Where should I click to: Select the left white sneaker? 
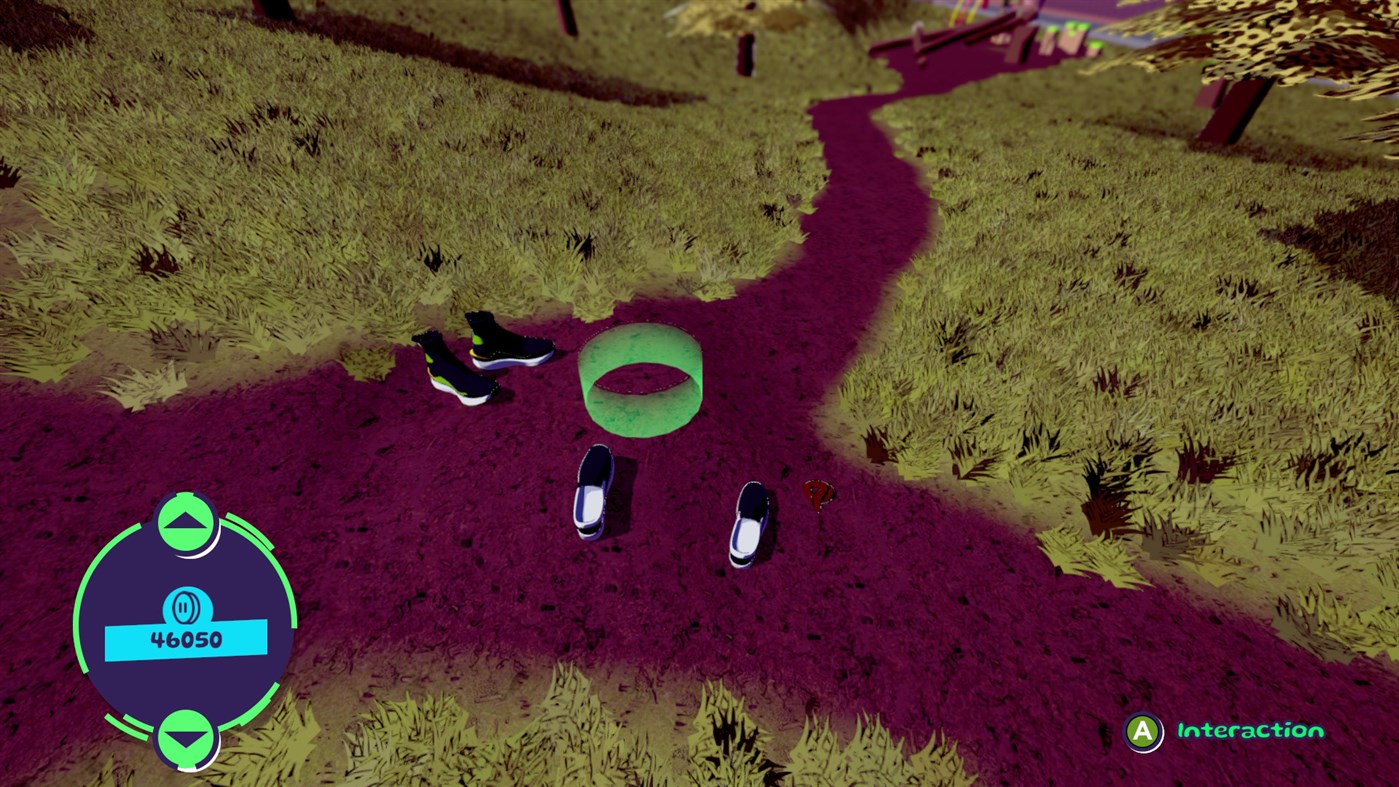click(x=595, y=490)
